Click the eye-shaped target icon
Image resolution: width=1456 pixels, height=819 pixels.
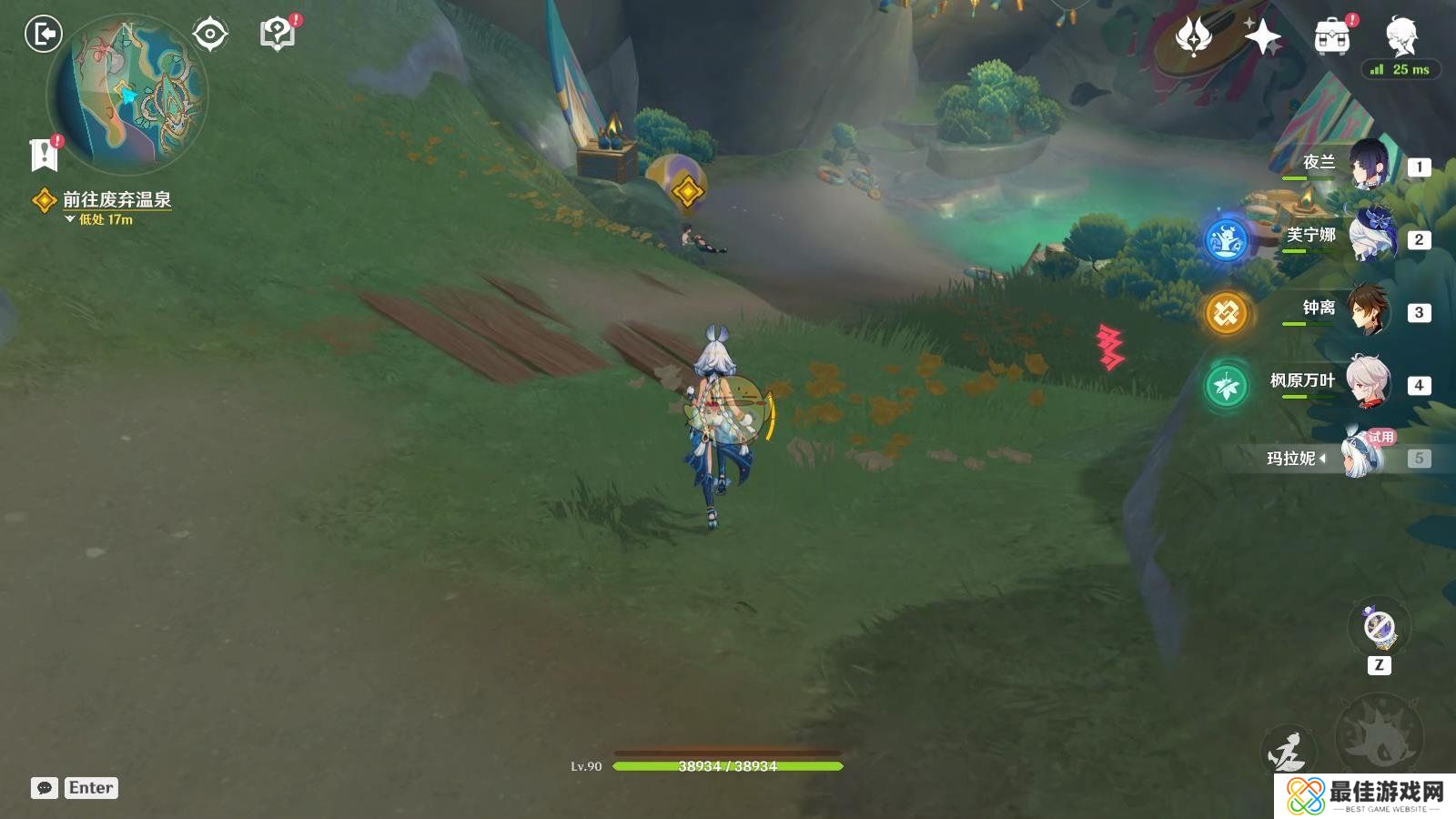tap(210, 35)
